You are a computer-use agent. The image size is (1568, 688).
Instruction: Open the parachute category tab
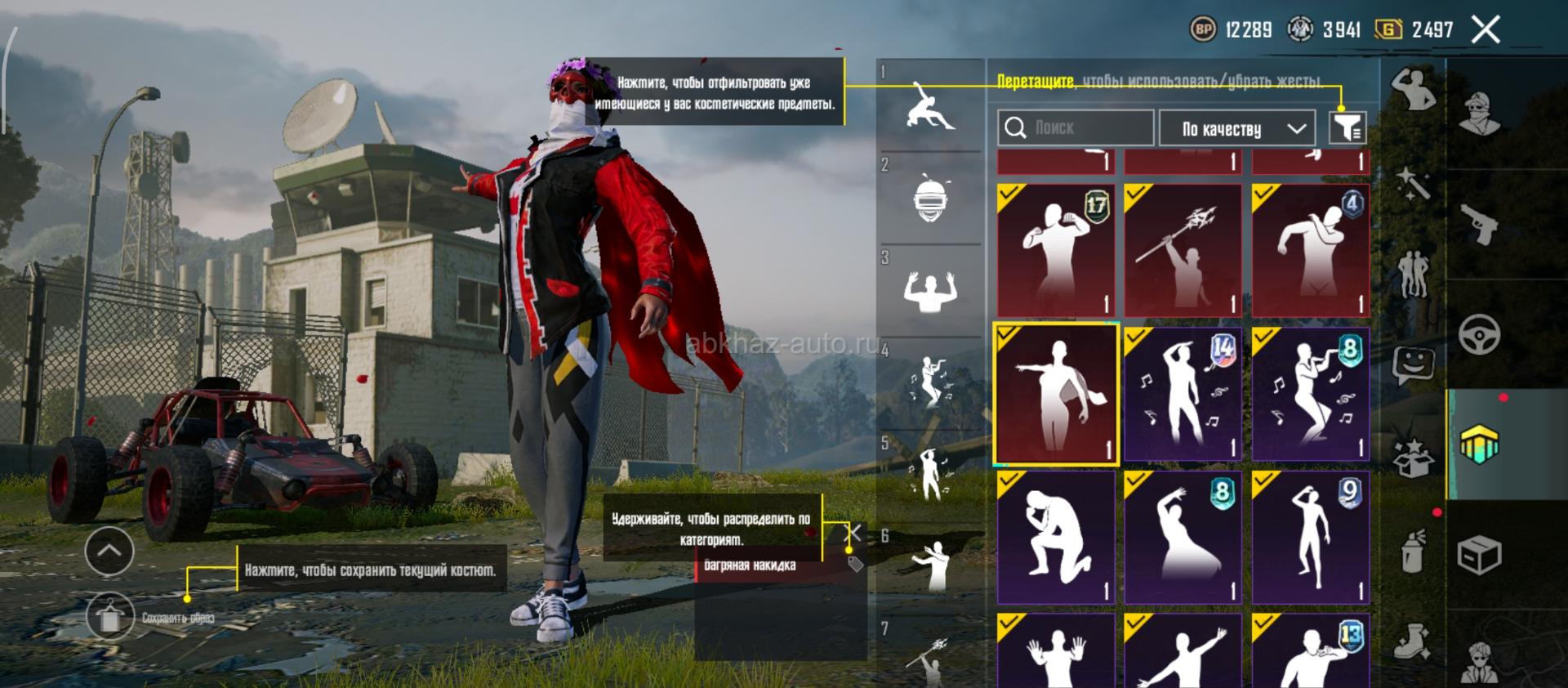click(x=1479, y=445)
